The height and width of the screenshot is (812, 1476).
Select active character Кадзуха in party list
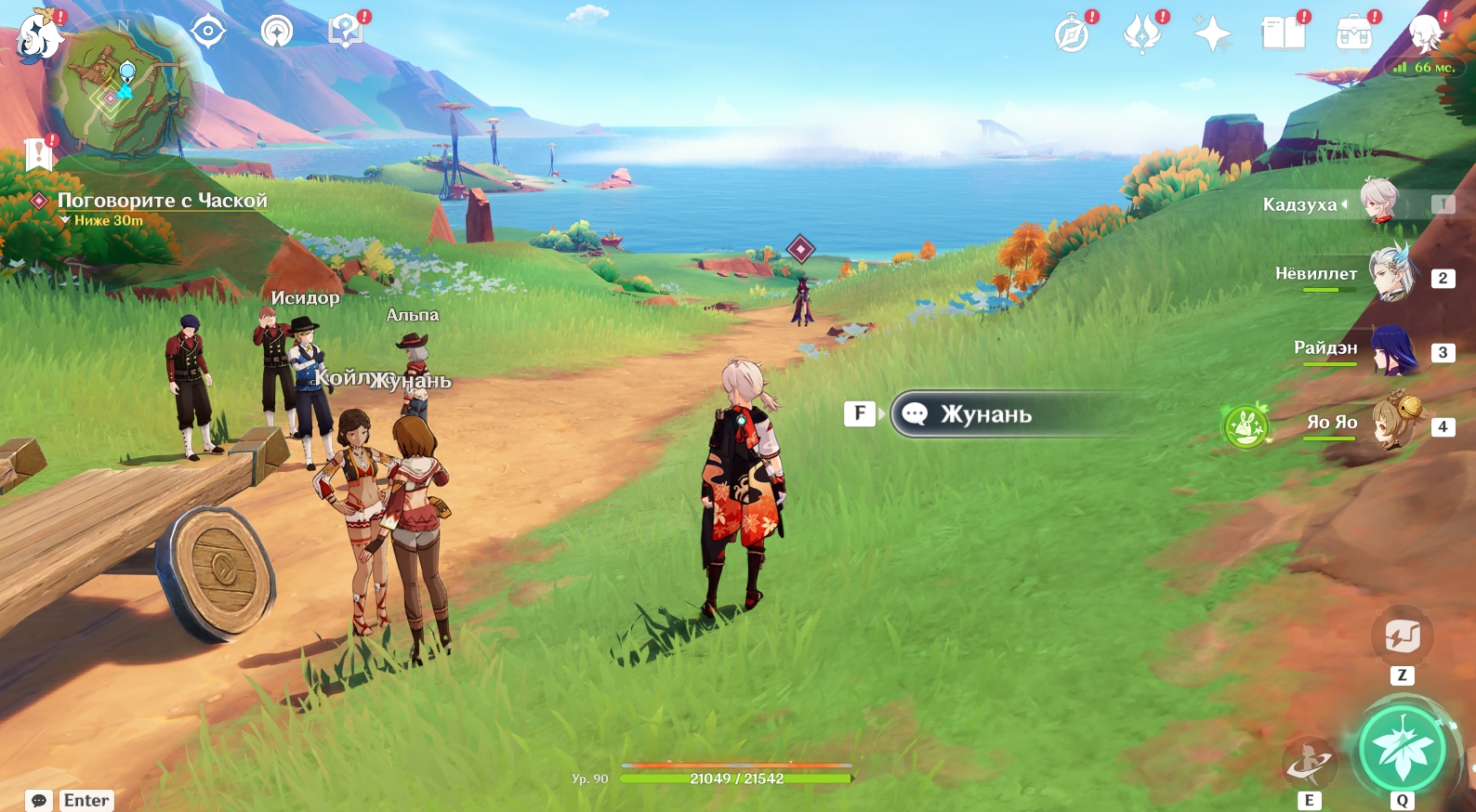tap(1379, 203)
